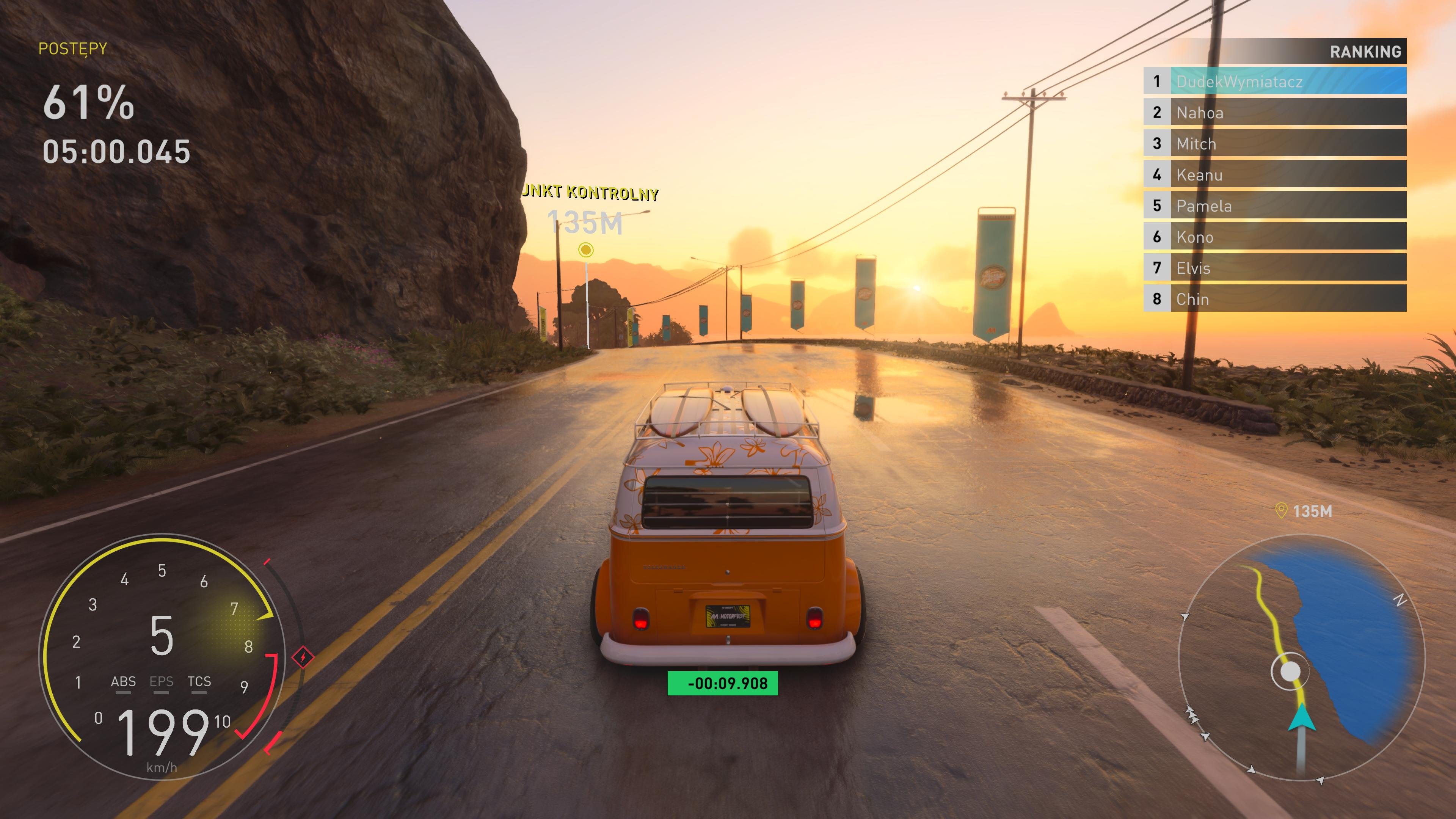Click the RANKING header

click(1365, 52)
